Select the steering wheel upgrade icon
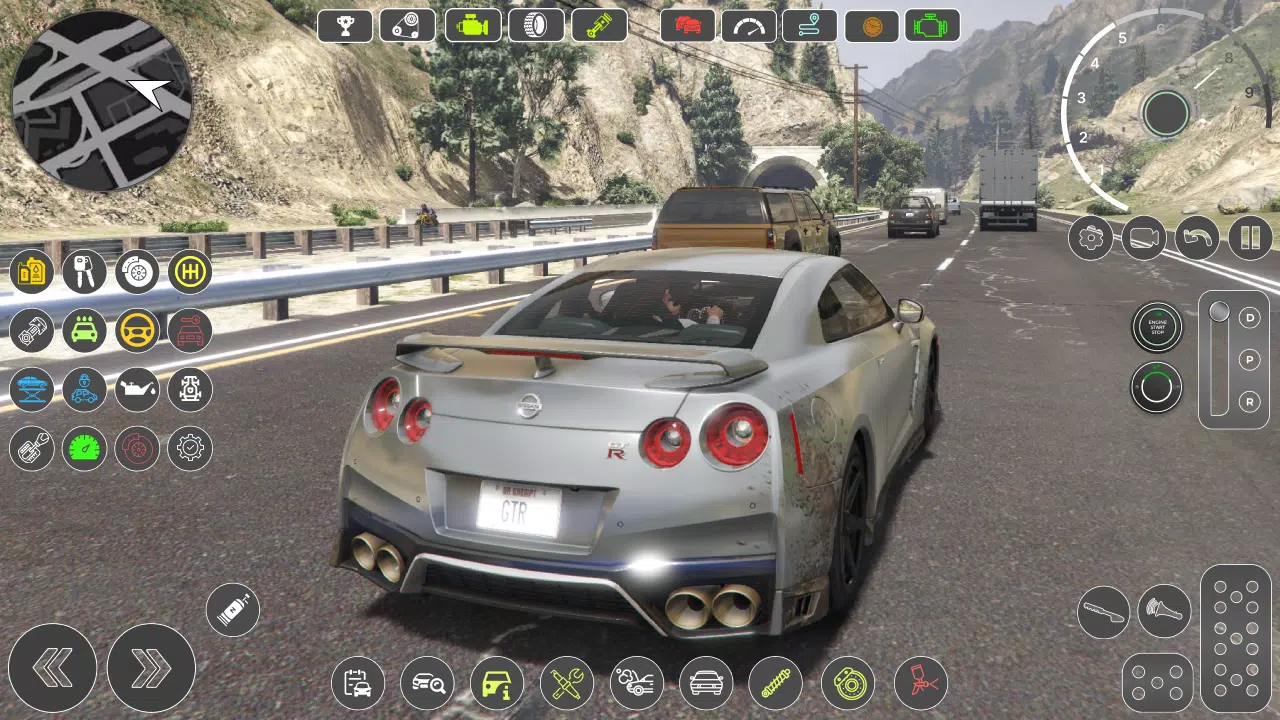 coord(137,331)
